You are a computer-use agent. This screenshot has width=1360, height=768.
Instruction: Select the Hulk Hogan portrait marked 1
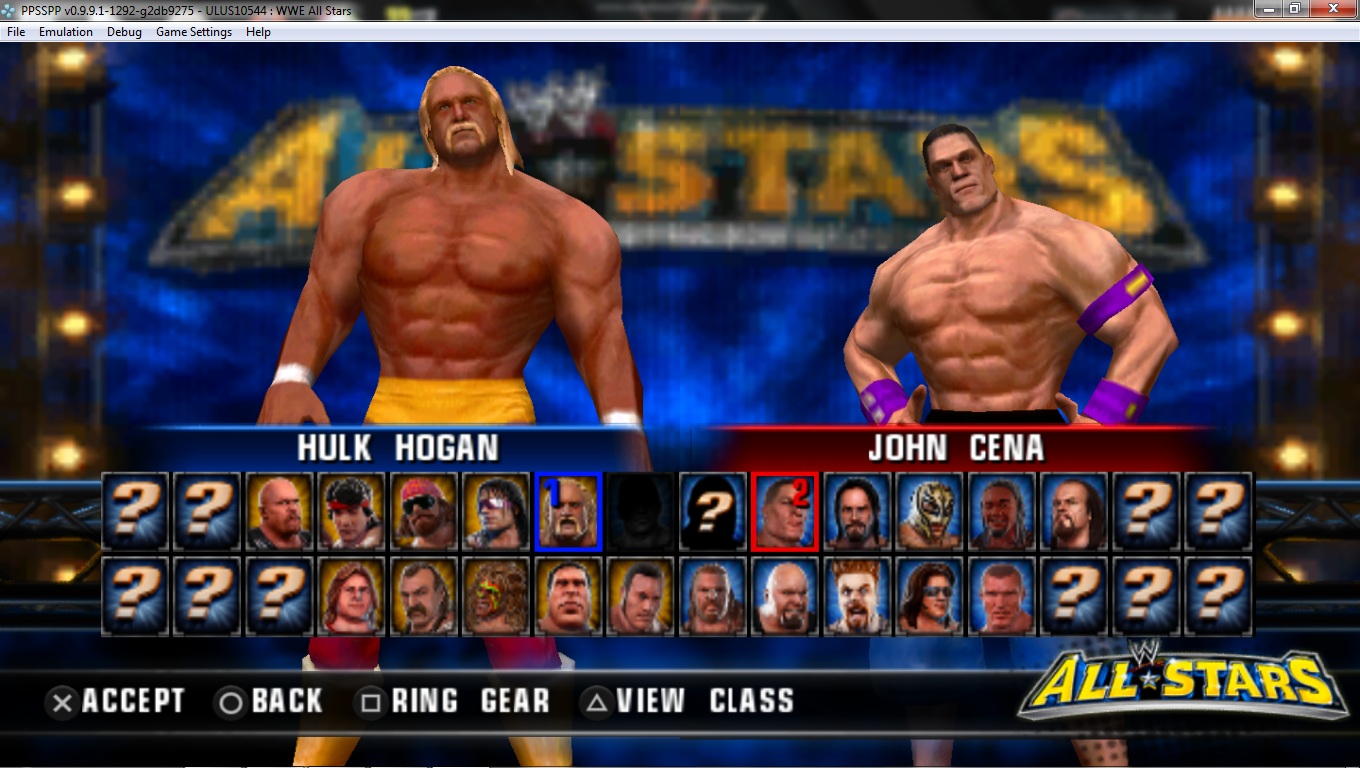click(x=569, y=511)
